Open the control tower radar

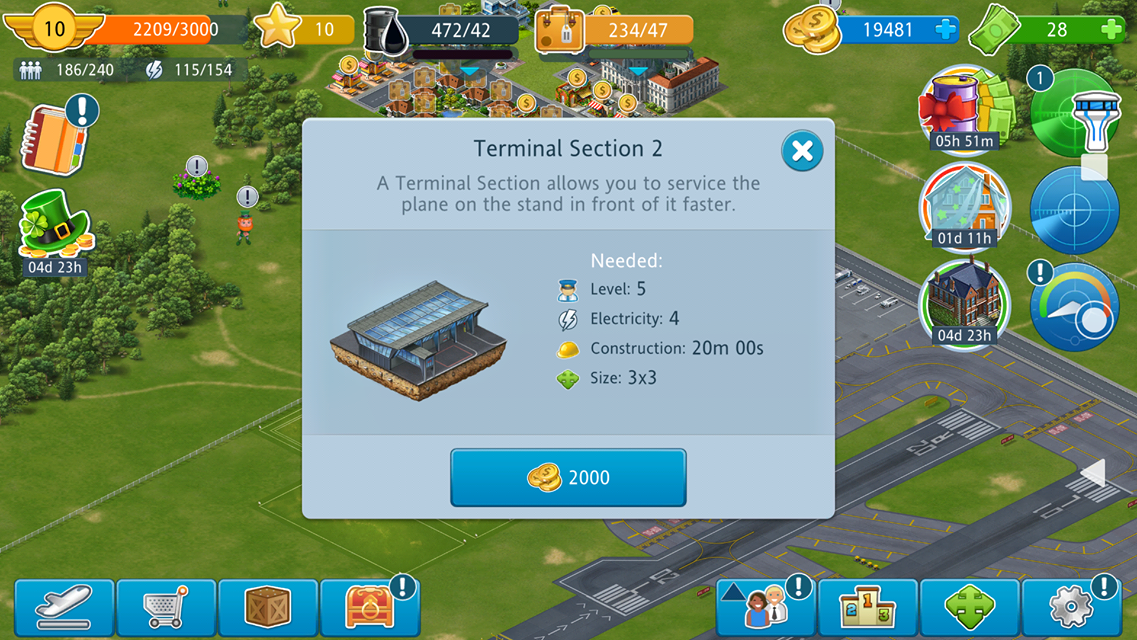[x=1075, y=112]
